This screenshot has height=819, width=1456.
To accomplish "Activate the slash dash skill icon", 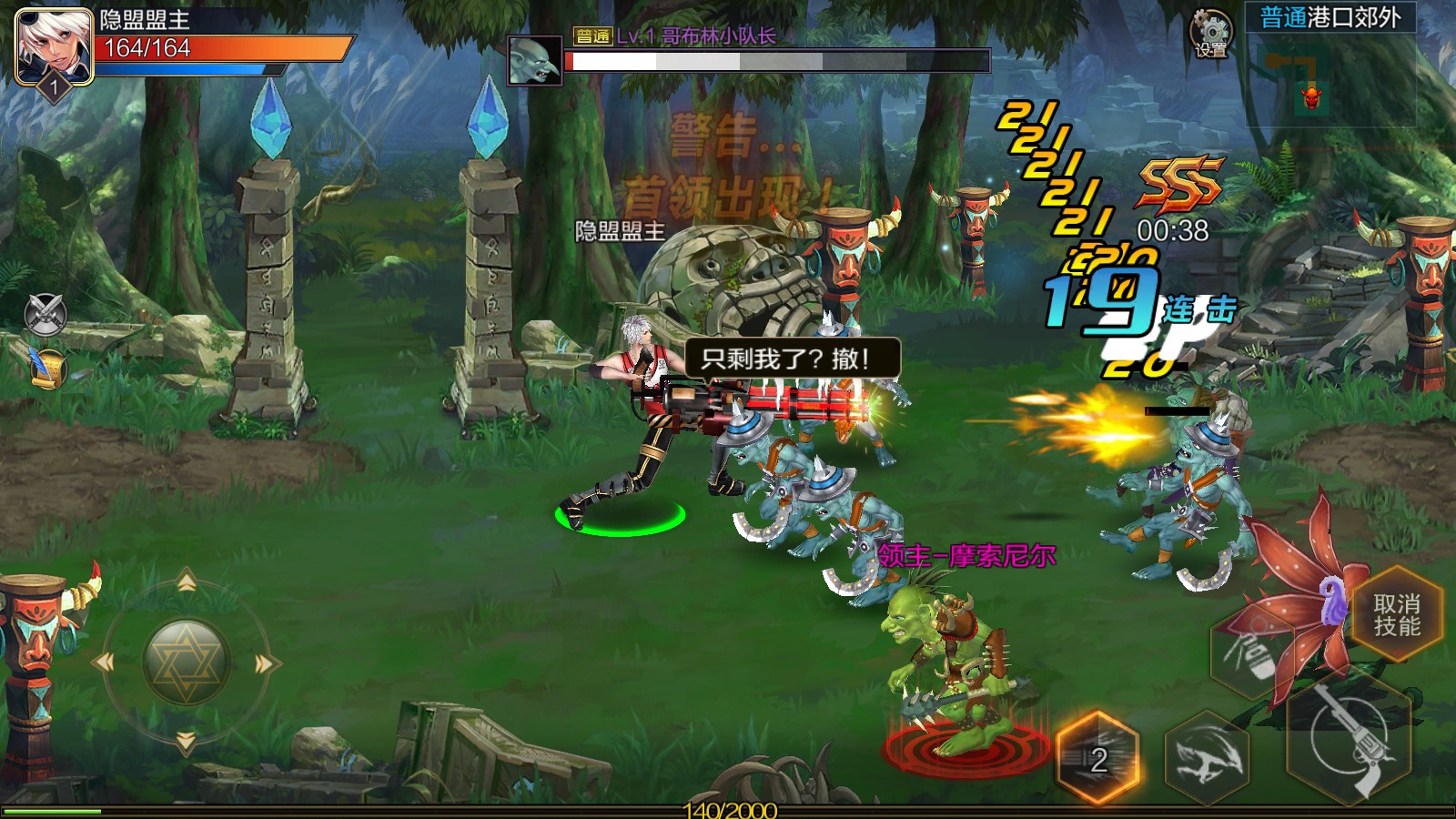I will point(1207,758).
